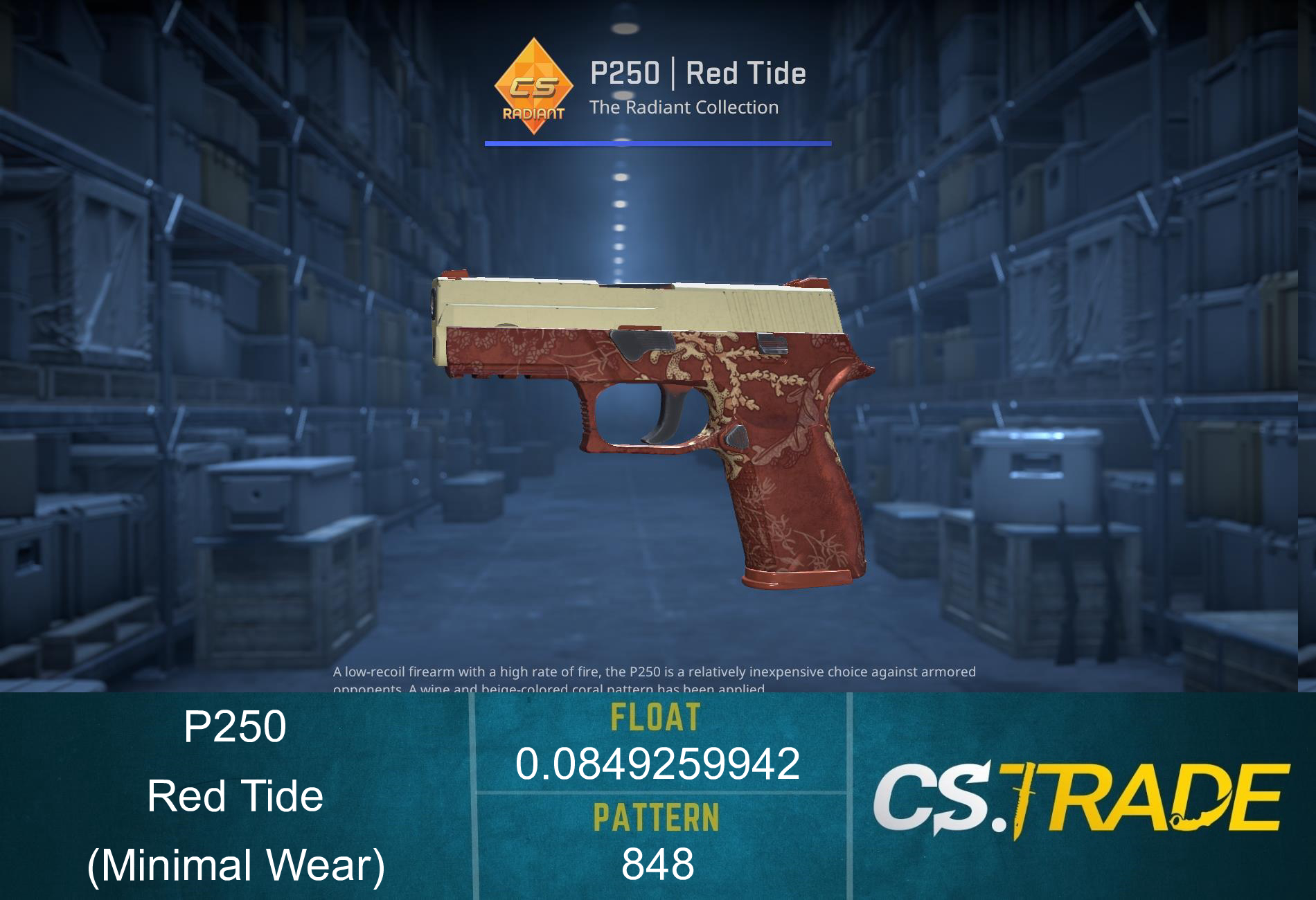The height and width of the screenshot is (900, 1316).
Task: Select the P250 | Red Tide title
Action: coord(697,73)
